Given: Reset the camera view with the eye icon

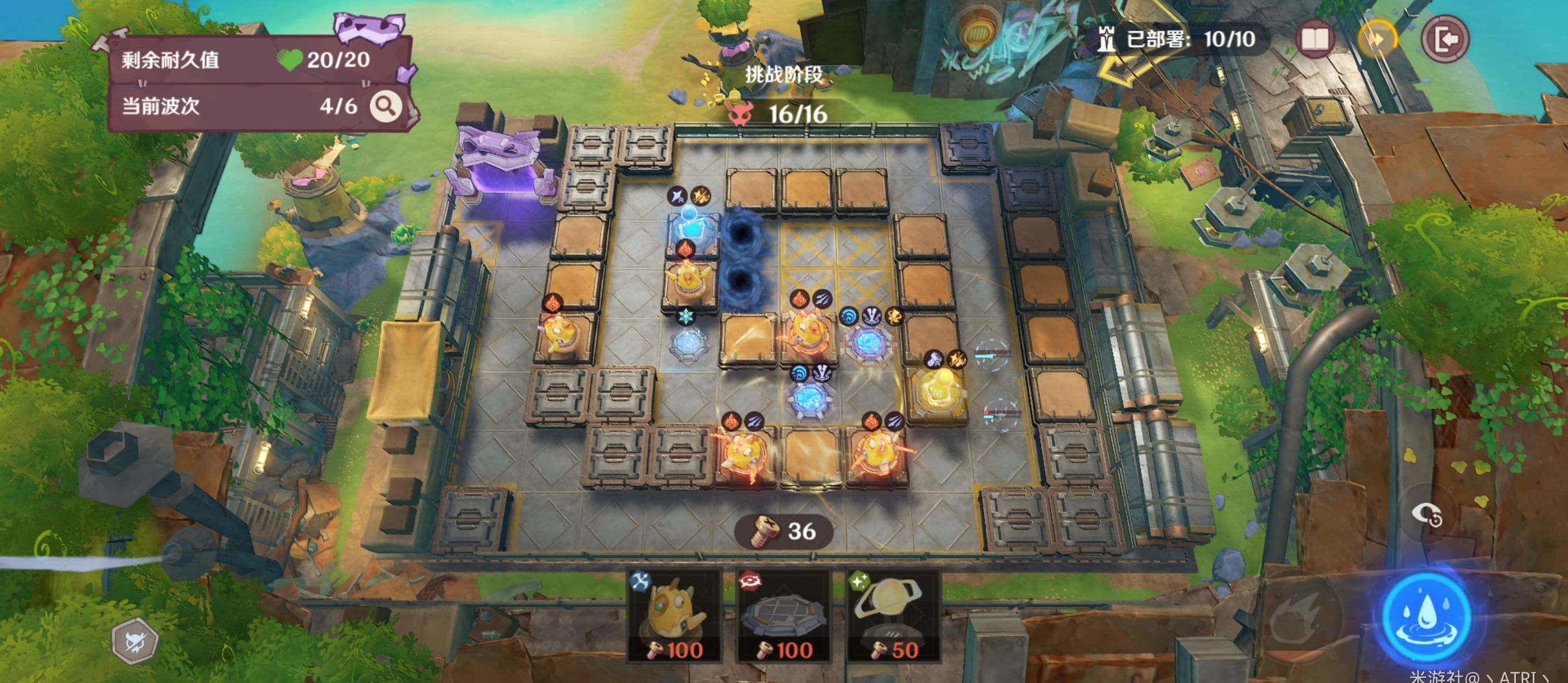Looking at the screenshot, I should point(1426,515).
